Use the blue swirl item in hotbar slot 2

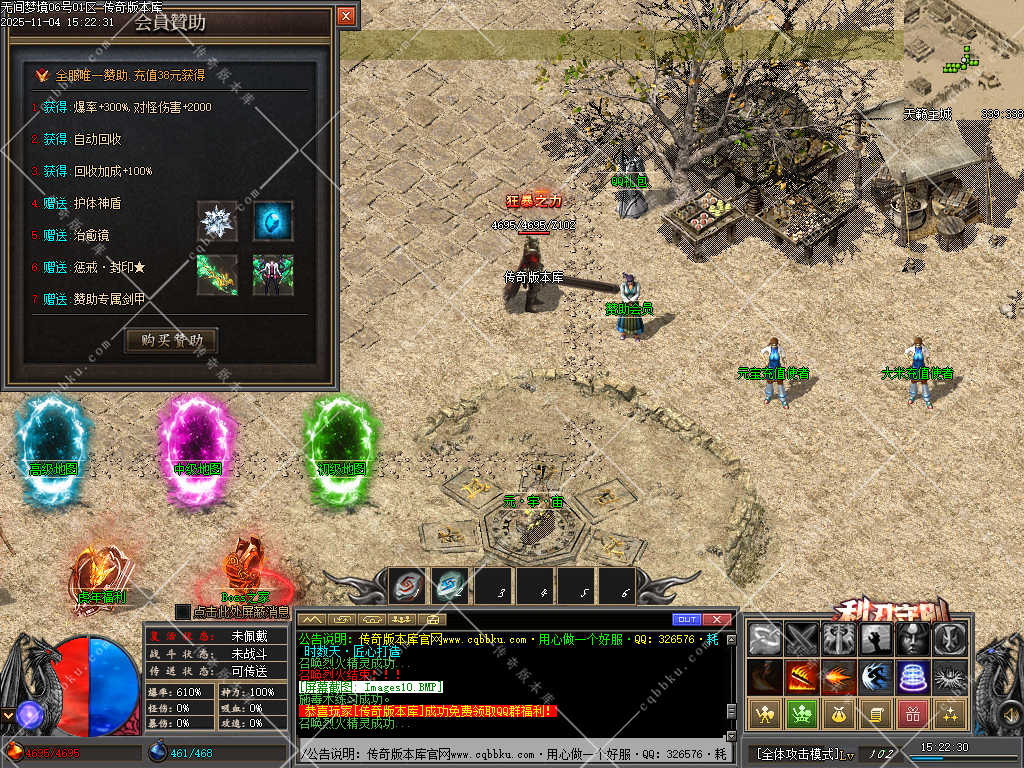click(450, 586)
